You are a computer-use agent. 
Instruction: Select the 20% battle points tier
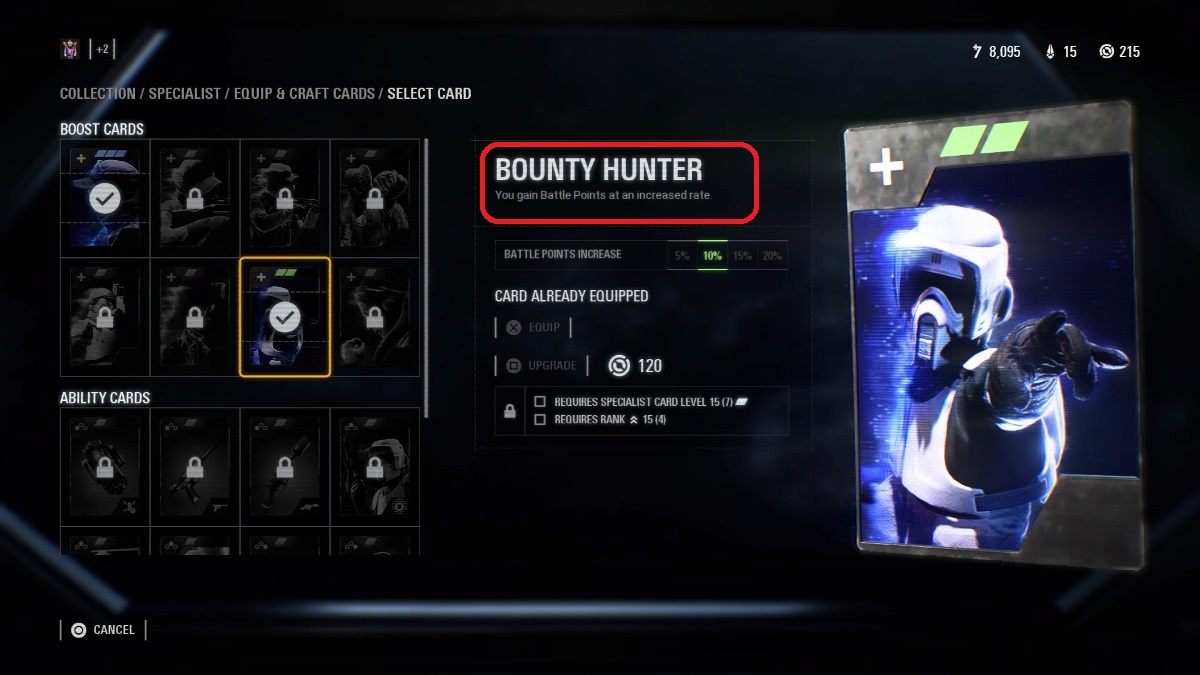(x=772, y=255)
